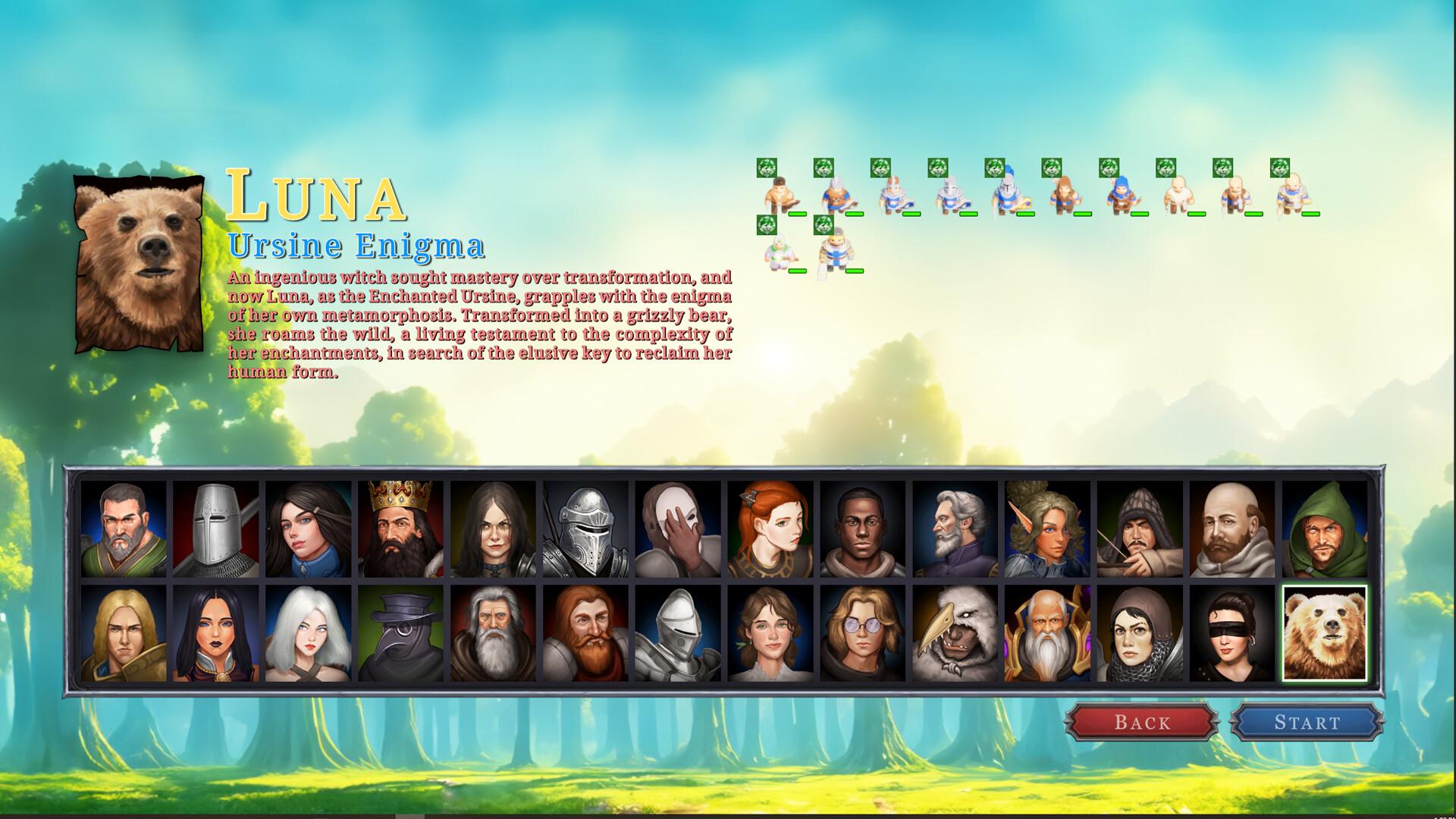
Task: Select the green-hooded ranger portrait
Action: pyautogui.click(x=1324, y=529)
